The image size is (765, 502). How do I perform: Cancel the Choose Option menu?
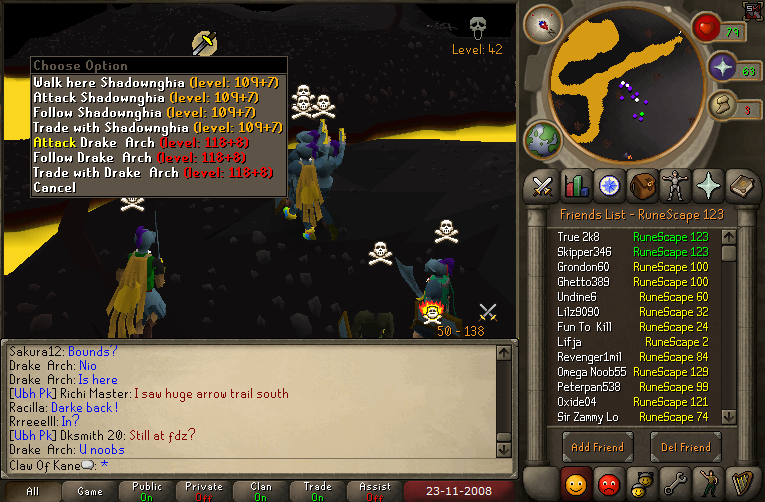(54, 188)
